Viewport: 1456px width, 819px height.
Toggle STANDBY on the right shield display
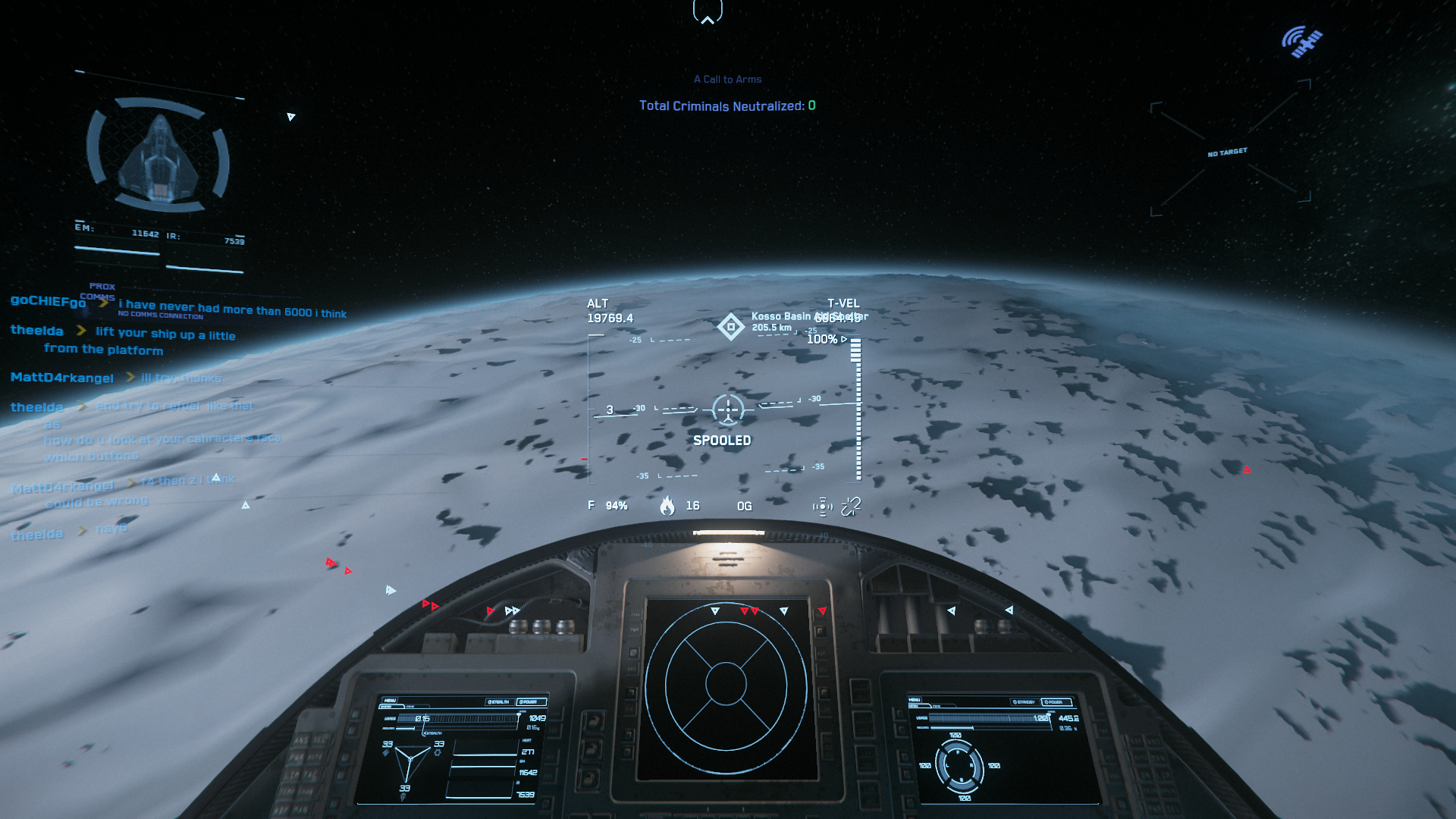[x=1025, y=702]
